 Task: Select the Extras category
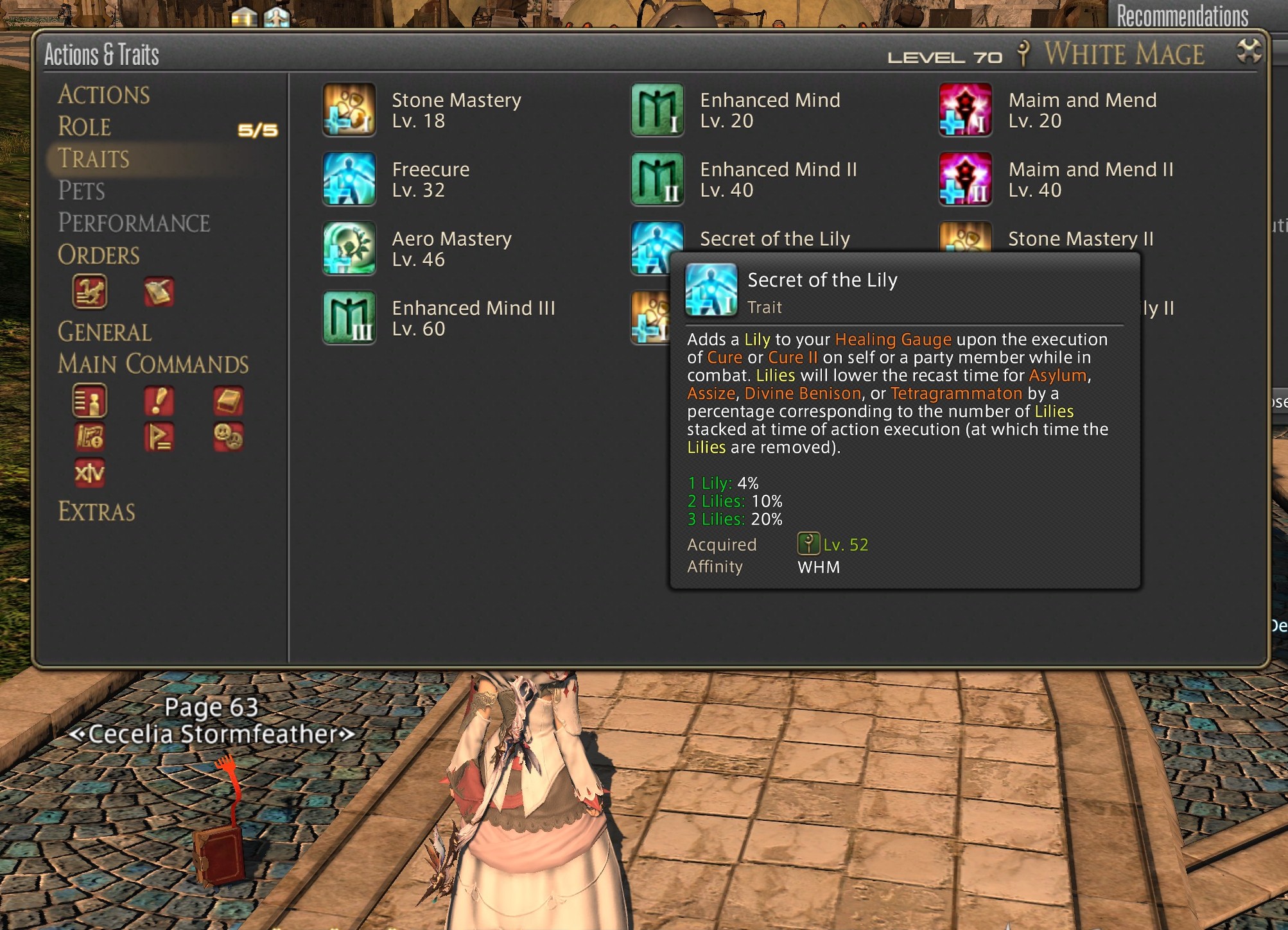point(96,512)
